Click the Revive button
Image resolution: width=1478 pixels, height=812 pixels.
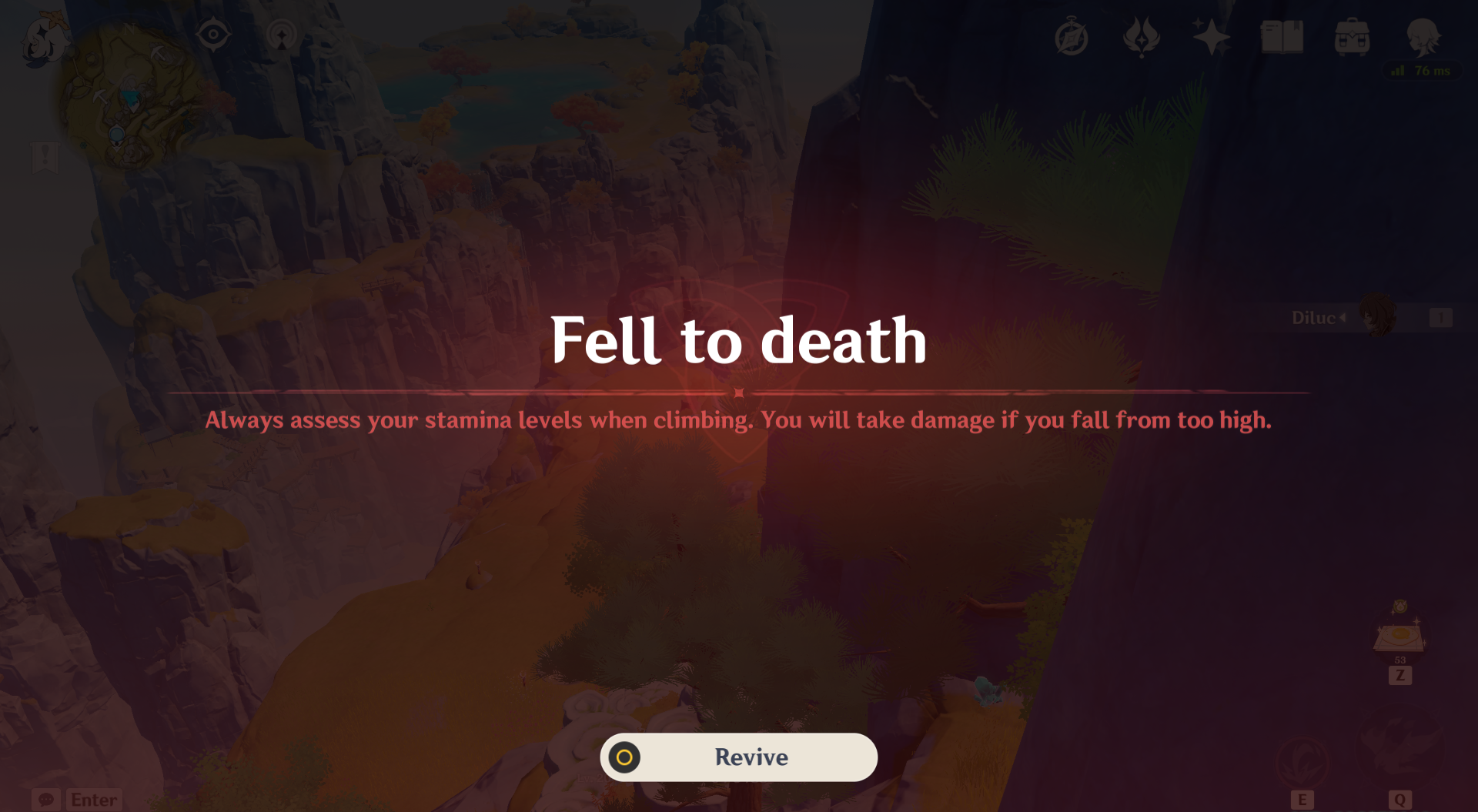click(x=738, y=757)
